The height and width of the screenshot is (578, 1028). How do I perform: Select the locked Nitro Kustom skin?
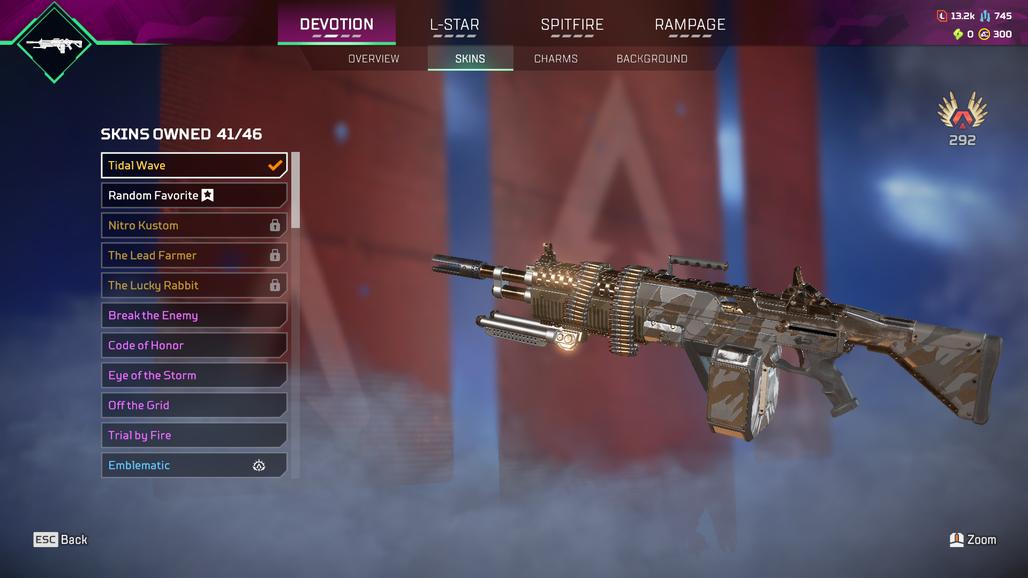click(194, 225)
